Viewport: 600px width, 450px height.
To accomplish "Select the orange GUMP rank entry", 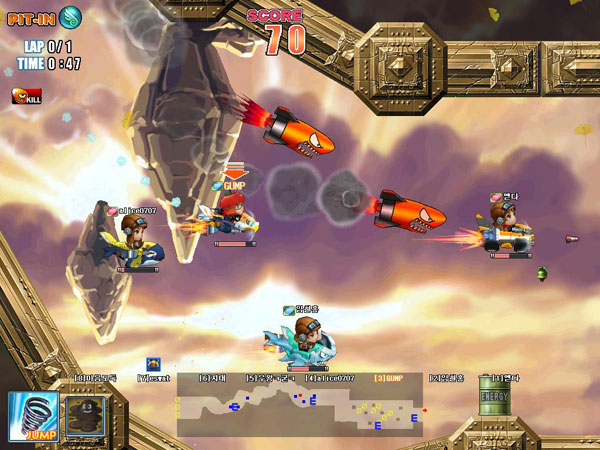I will (388, 378).
